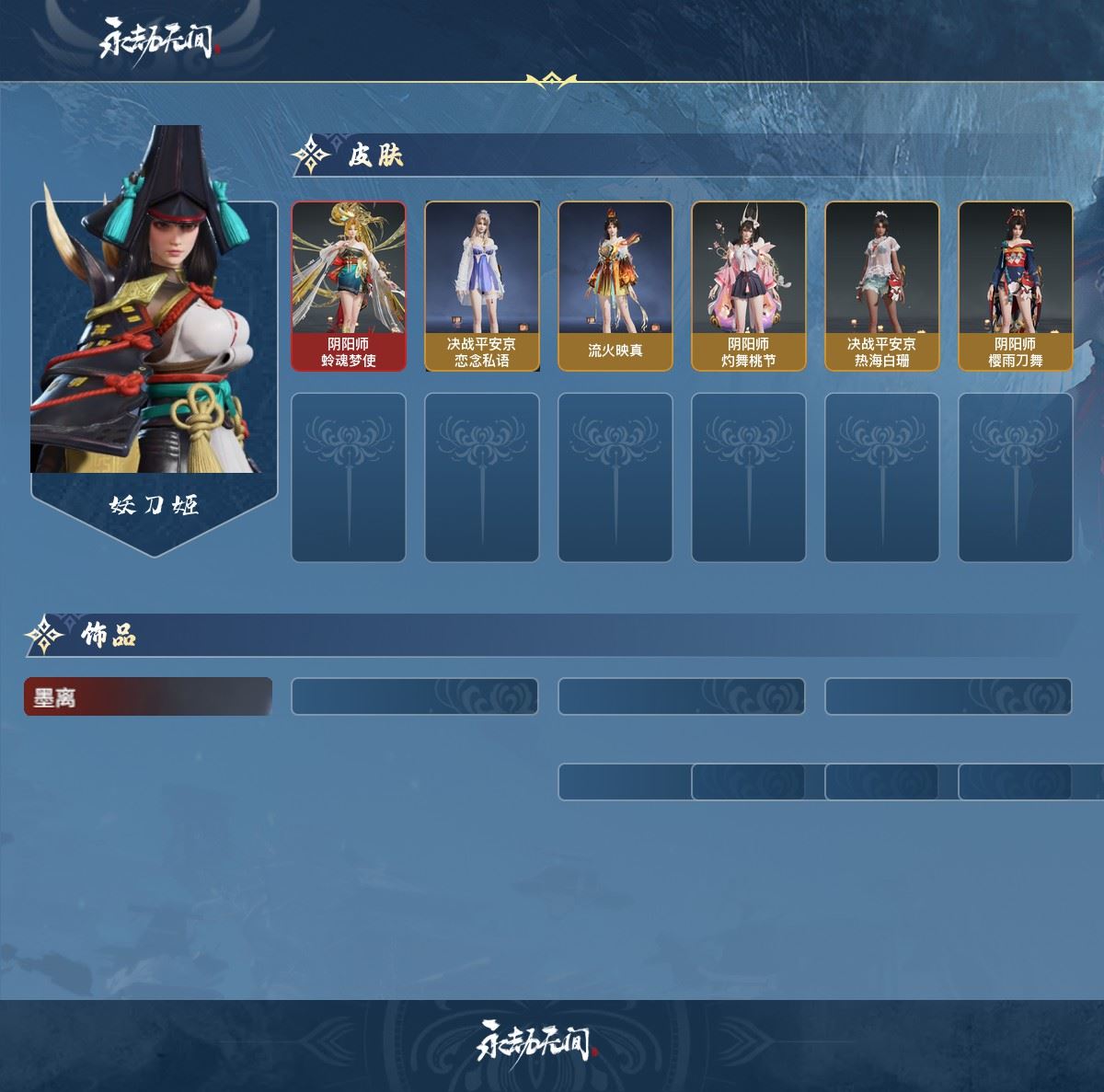Select the 墨离 accessory entry
The height and width of the screenshot is (1092, 1104).
pos(147,697)
